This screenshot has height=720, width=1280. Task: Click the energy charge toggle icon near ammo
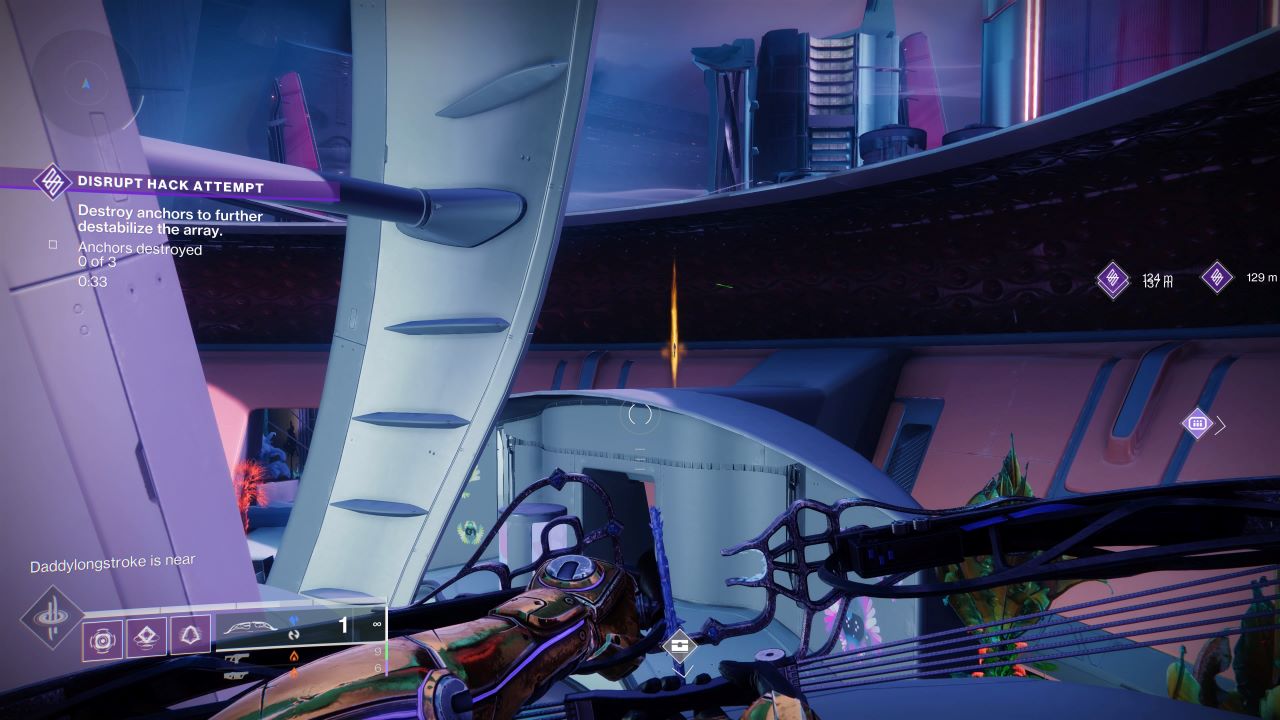[293, 636]
